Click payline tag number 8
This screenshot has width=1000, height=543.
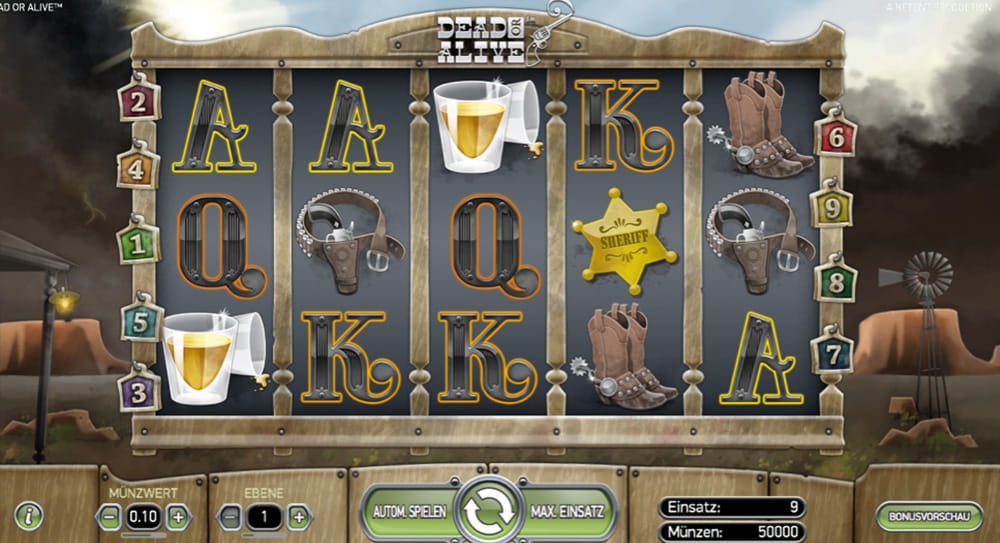[835, 282]
